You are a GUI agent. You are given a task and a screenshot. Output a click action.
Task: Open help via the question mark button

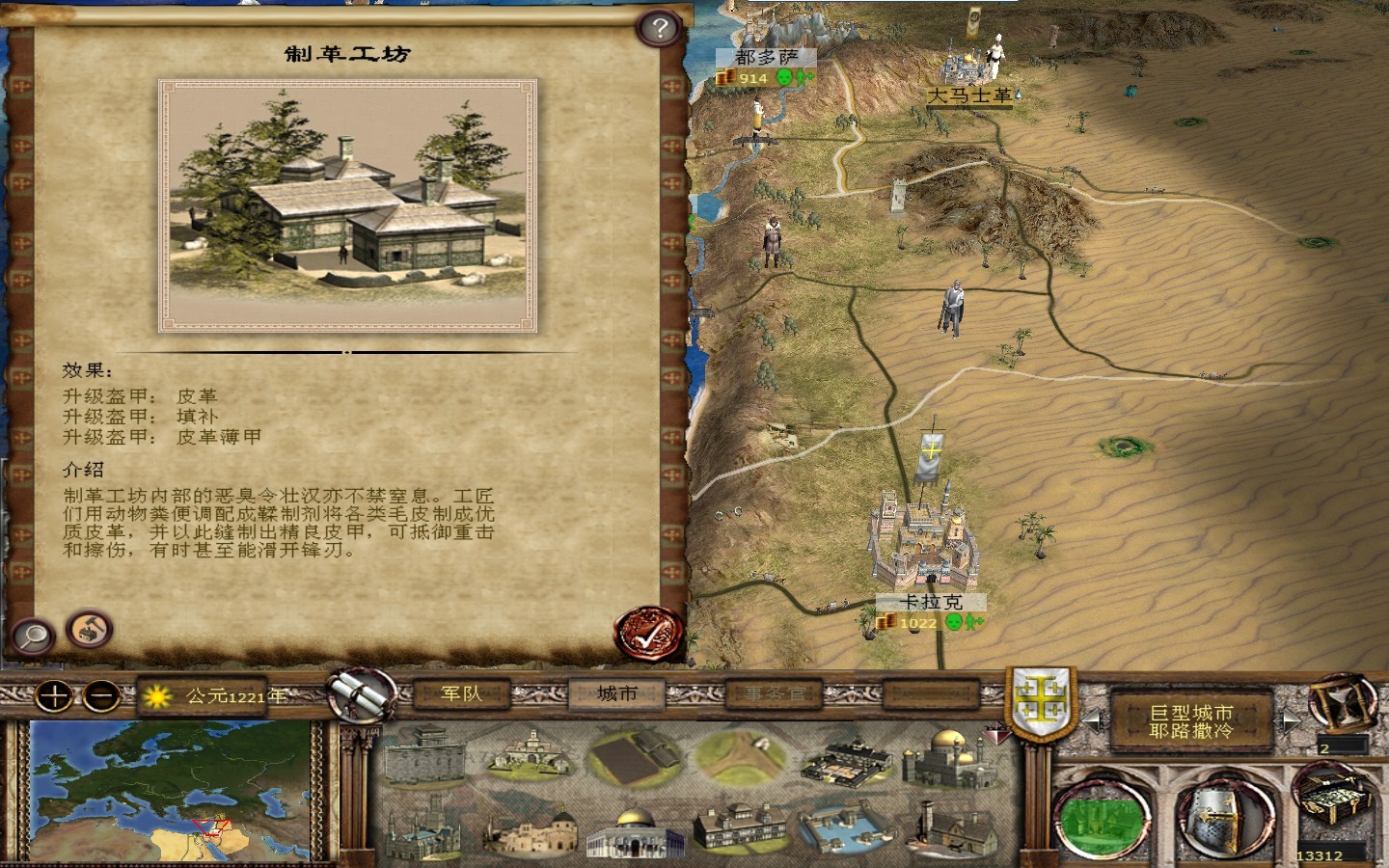pyautogui.click(x=660, y=30)
